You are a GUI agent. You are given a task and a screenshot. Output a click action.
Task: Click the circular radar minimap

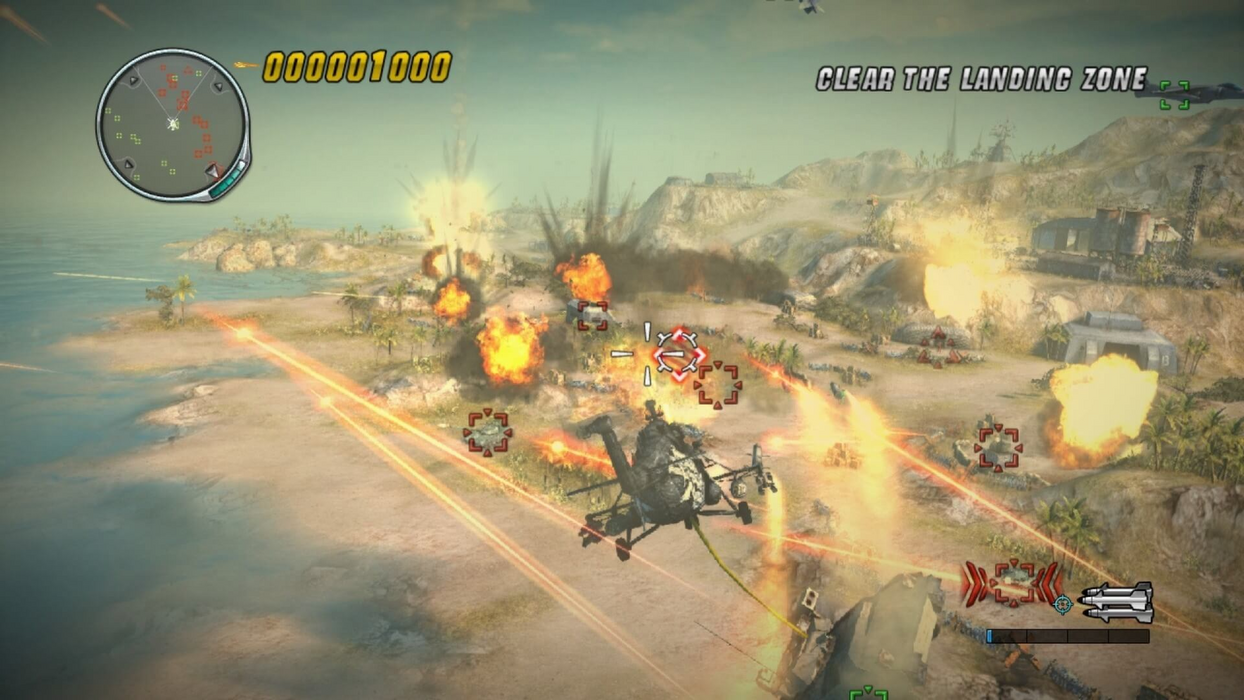pyautogui.click(x=172, y=124)
